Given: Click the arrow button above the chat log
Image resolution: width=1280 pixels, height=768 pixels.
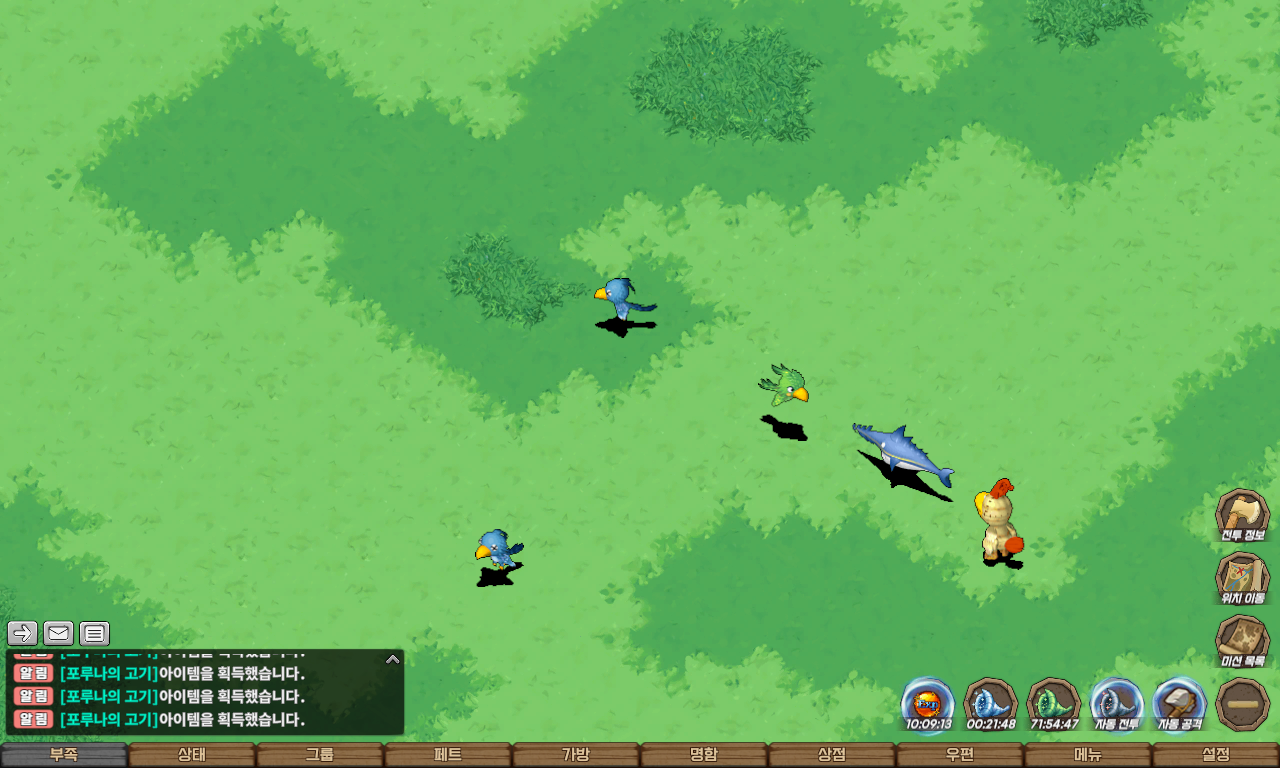Looking at the screenshot, I should 23,633.
